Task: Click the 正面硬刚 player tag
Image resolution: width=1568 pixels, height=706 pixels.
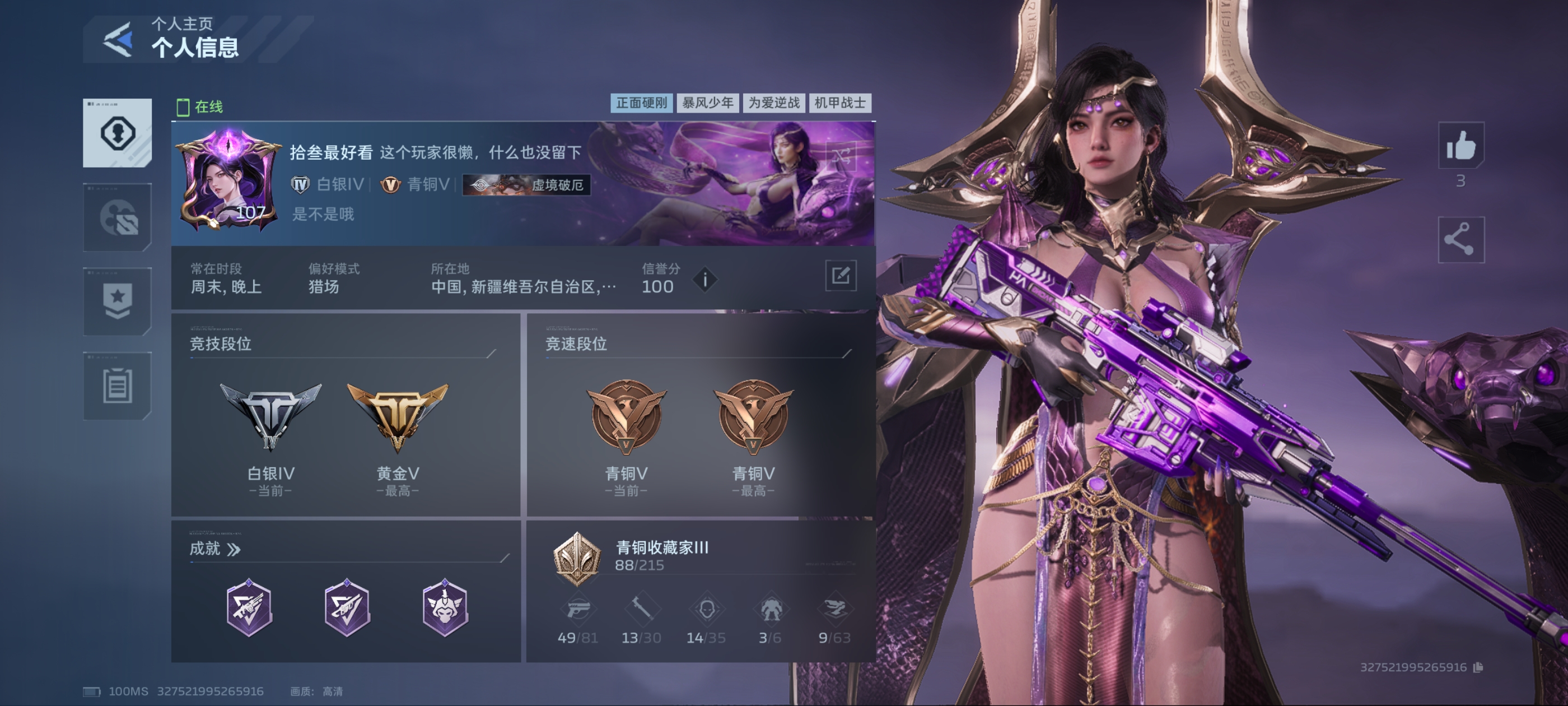Action: coord(641,103)
